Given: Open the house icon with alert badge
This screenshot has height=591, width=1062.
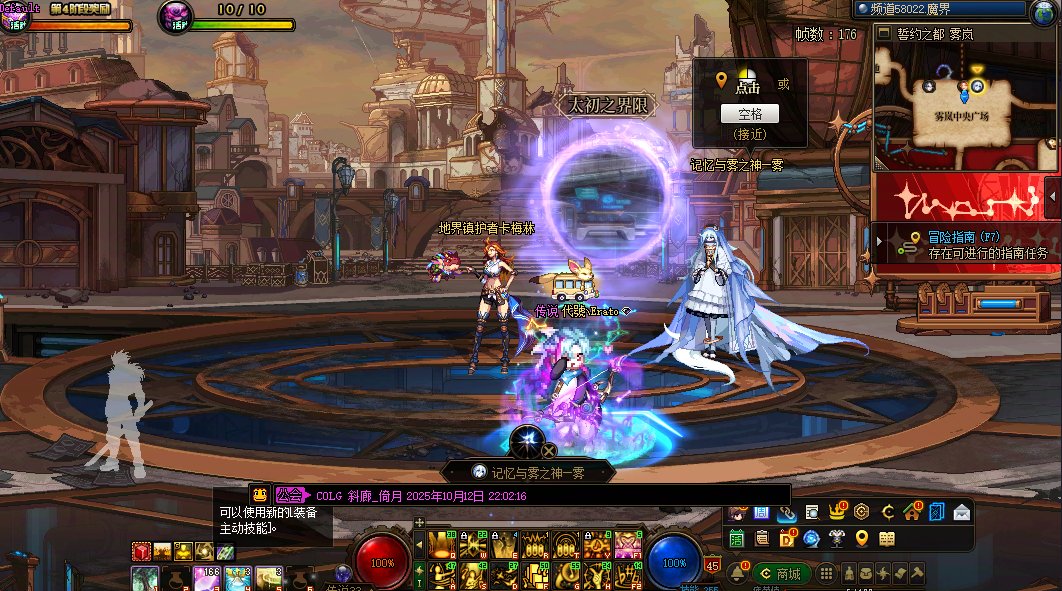Looking at the screenshot, I should pyautogui.click(x=911, y=512).
